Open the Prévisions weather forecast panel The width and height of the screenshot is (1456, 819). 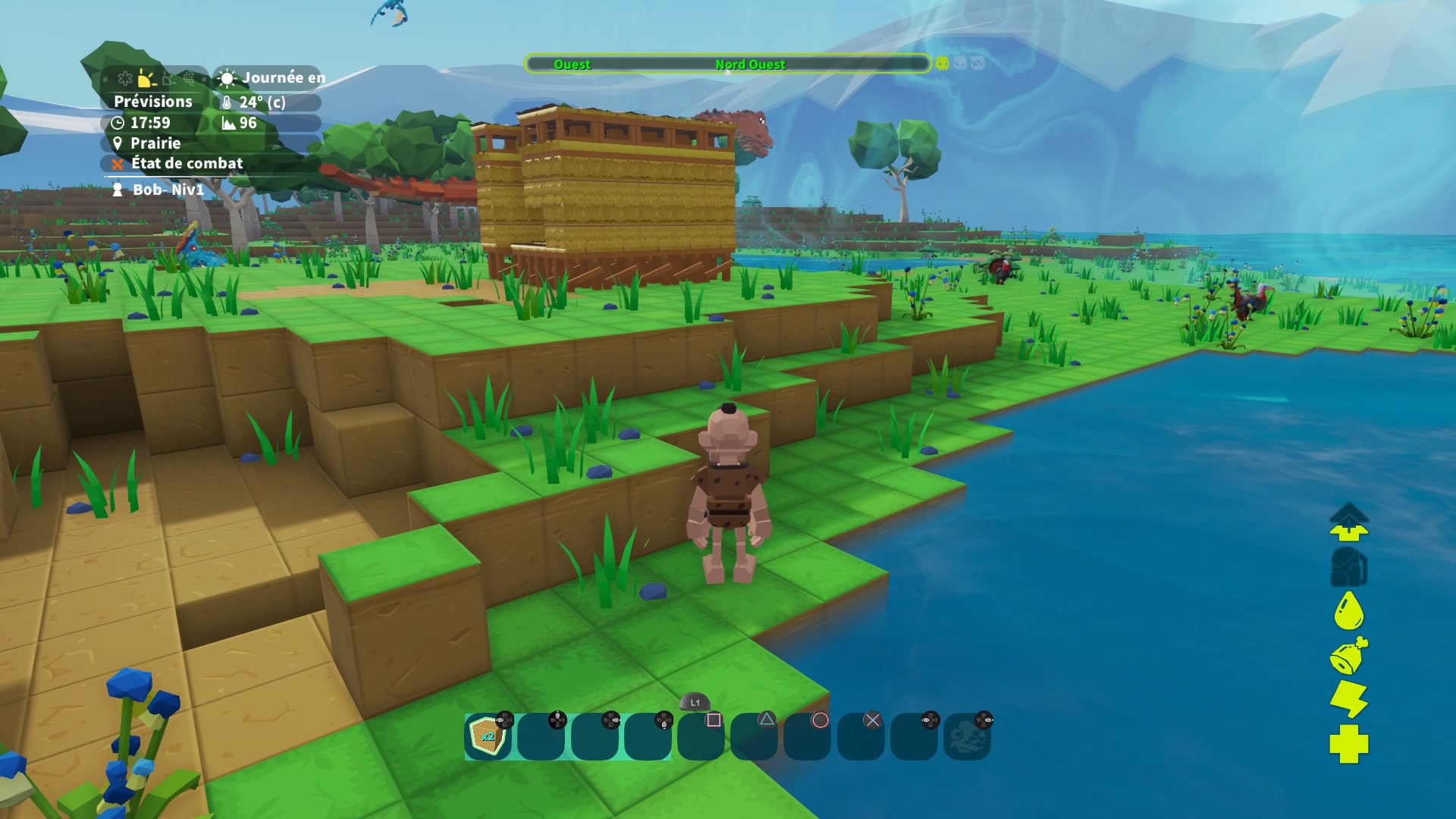point(153,102)
